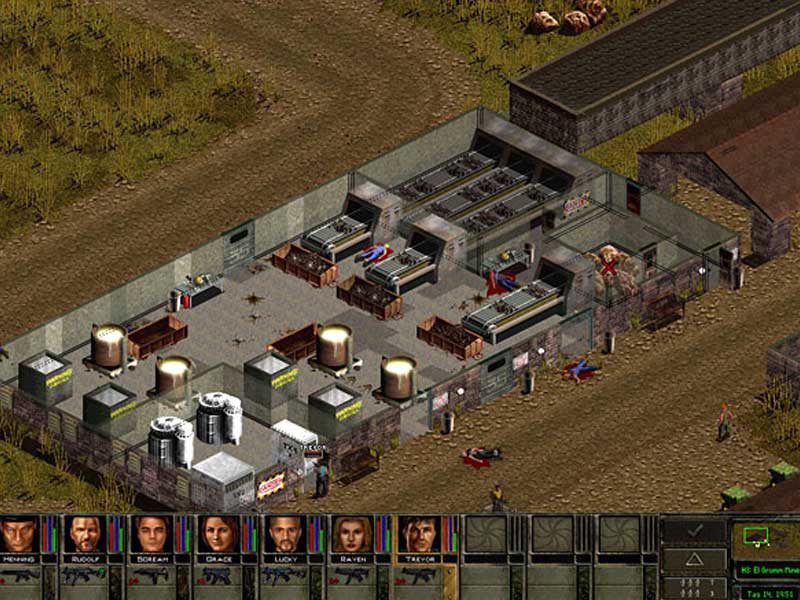The image size is (800, 600).
Task: Activate the triangle button
Action: pyautogui.click(x=695, y=558)
